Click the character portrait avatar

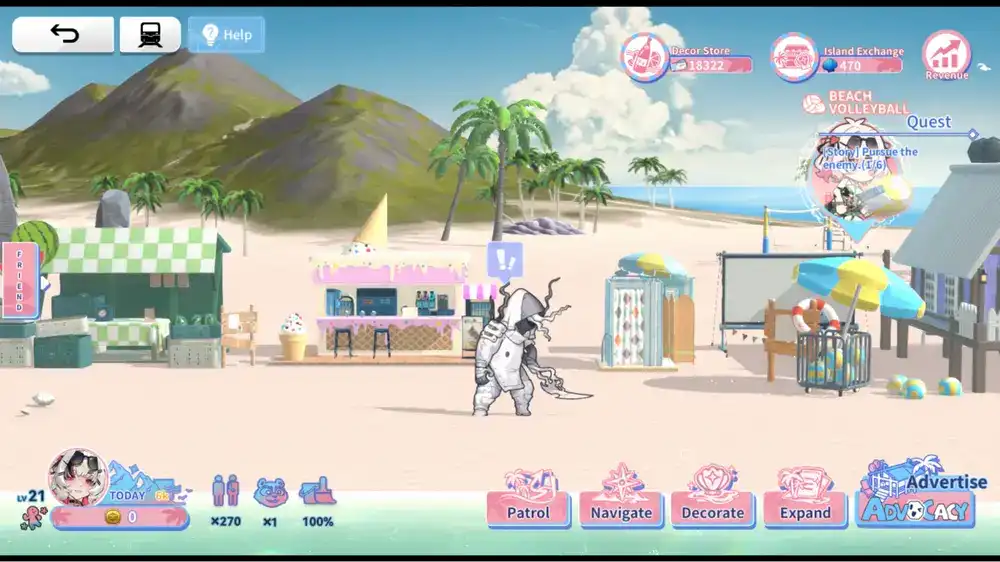coord(78,478)
